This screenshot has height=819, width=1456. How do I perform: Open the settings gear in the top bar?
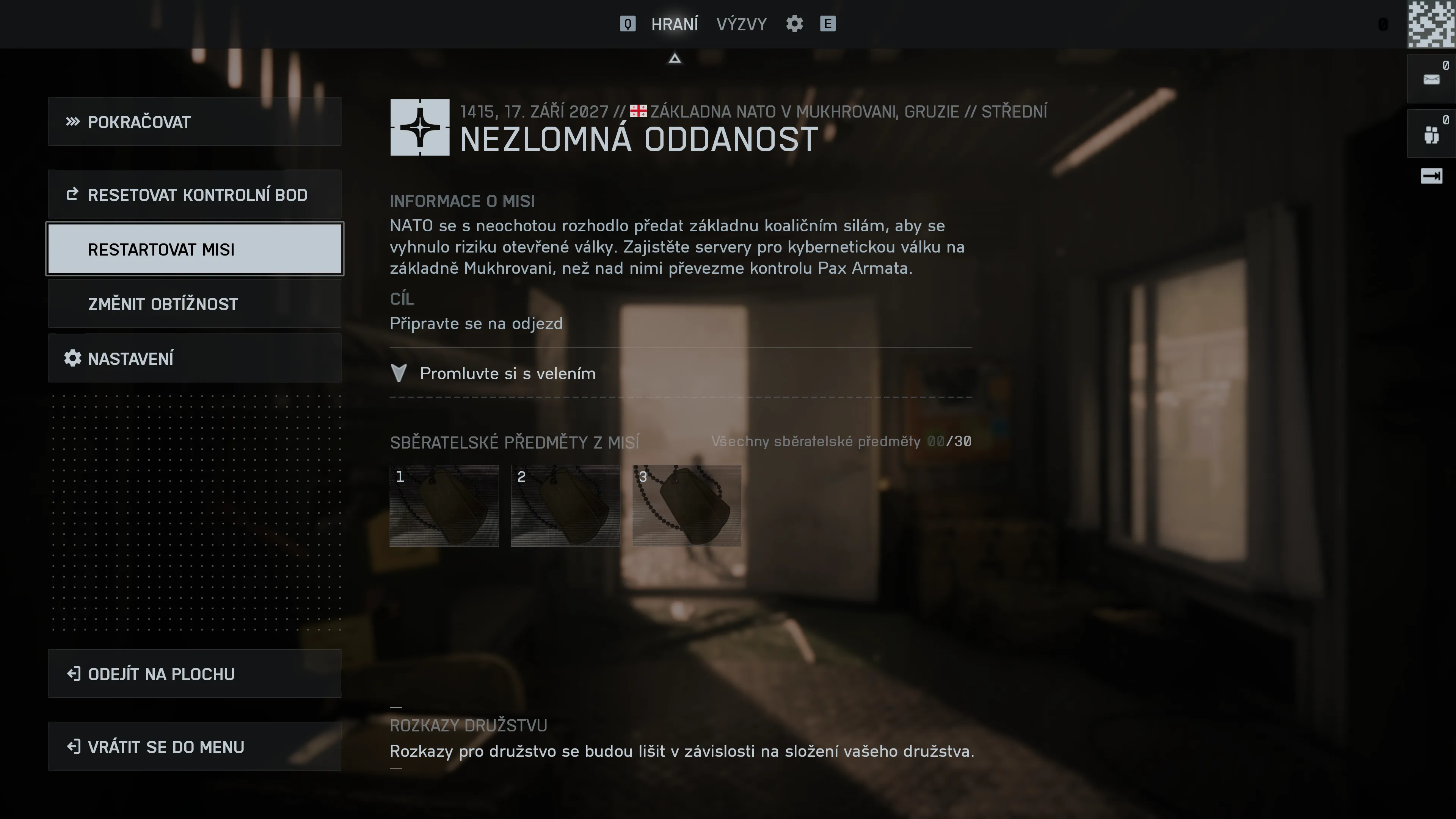[x=794, y=24]
